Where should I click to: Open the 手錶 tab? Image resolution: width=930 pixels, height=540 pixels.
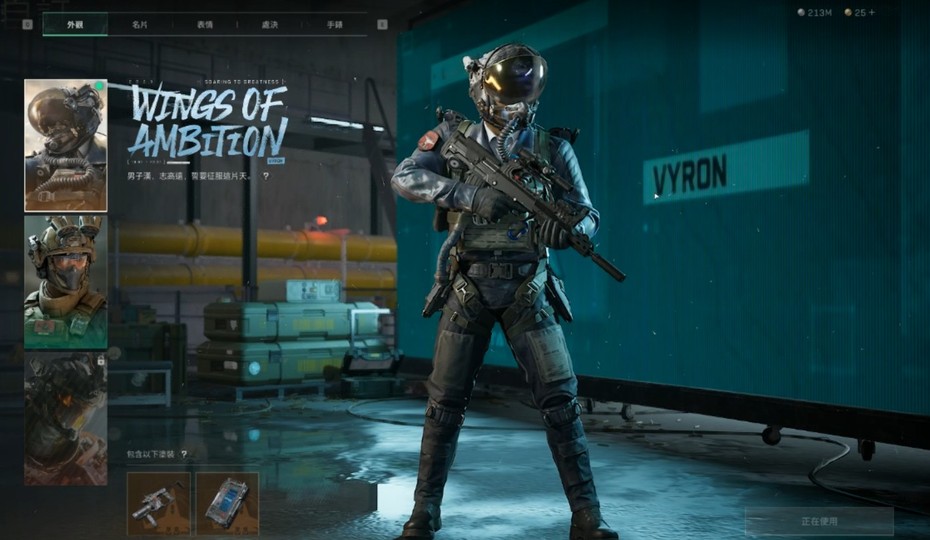(x=335, y=23)
